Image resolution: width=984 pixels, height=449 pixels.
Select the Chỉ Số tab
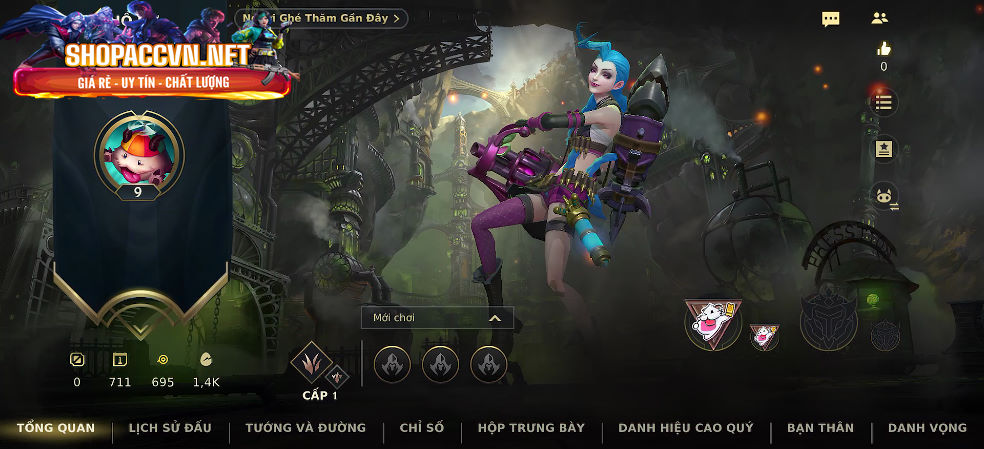[x=421, y=428]
